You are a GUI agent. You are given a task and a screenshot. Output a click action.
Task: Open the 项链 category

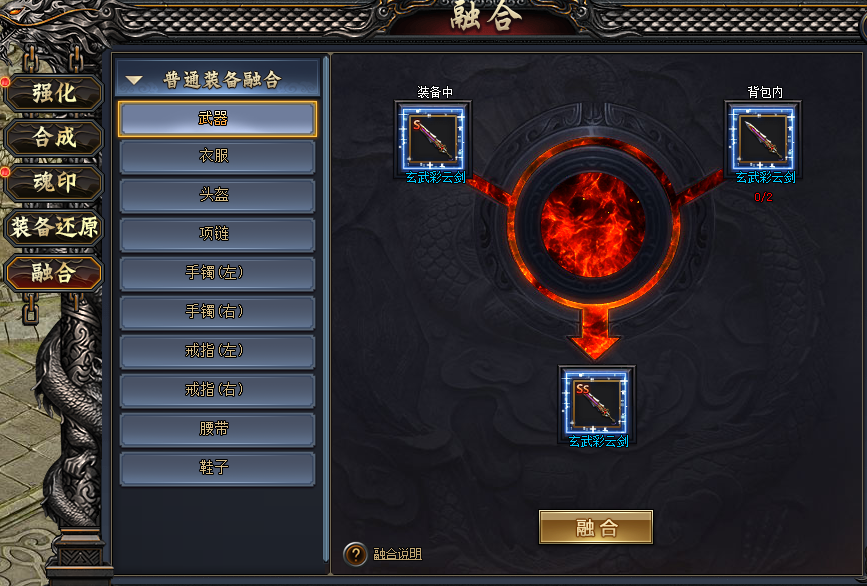(x=217, y=234)
